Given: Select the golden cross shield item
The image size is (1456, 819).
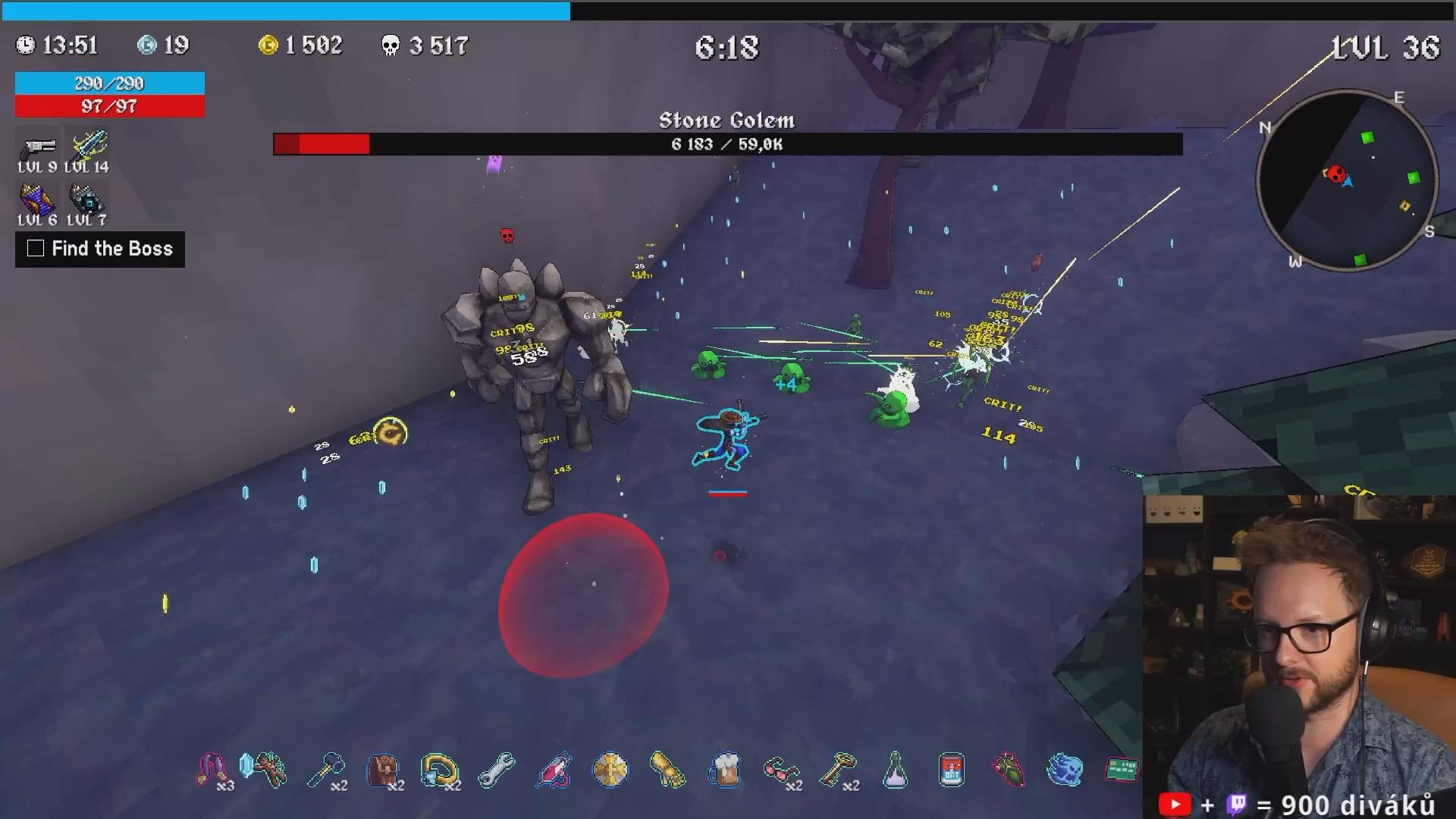Looking at the screenshot, I should click(x=610, y=770).
